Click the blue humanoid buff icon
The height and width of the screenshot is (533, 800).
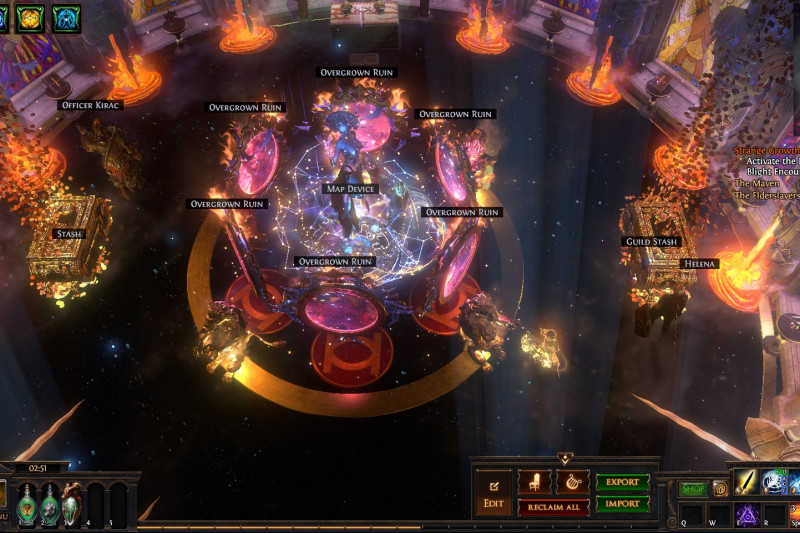coord(67,16)
